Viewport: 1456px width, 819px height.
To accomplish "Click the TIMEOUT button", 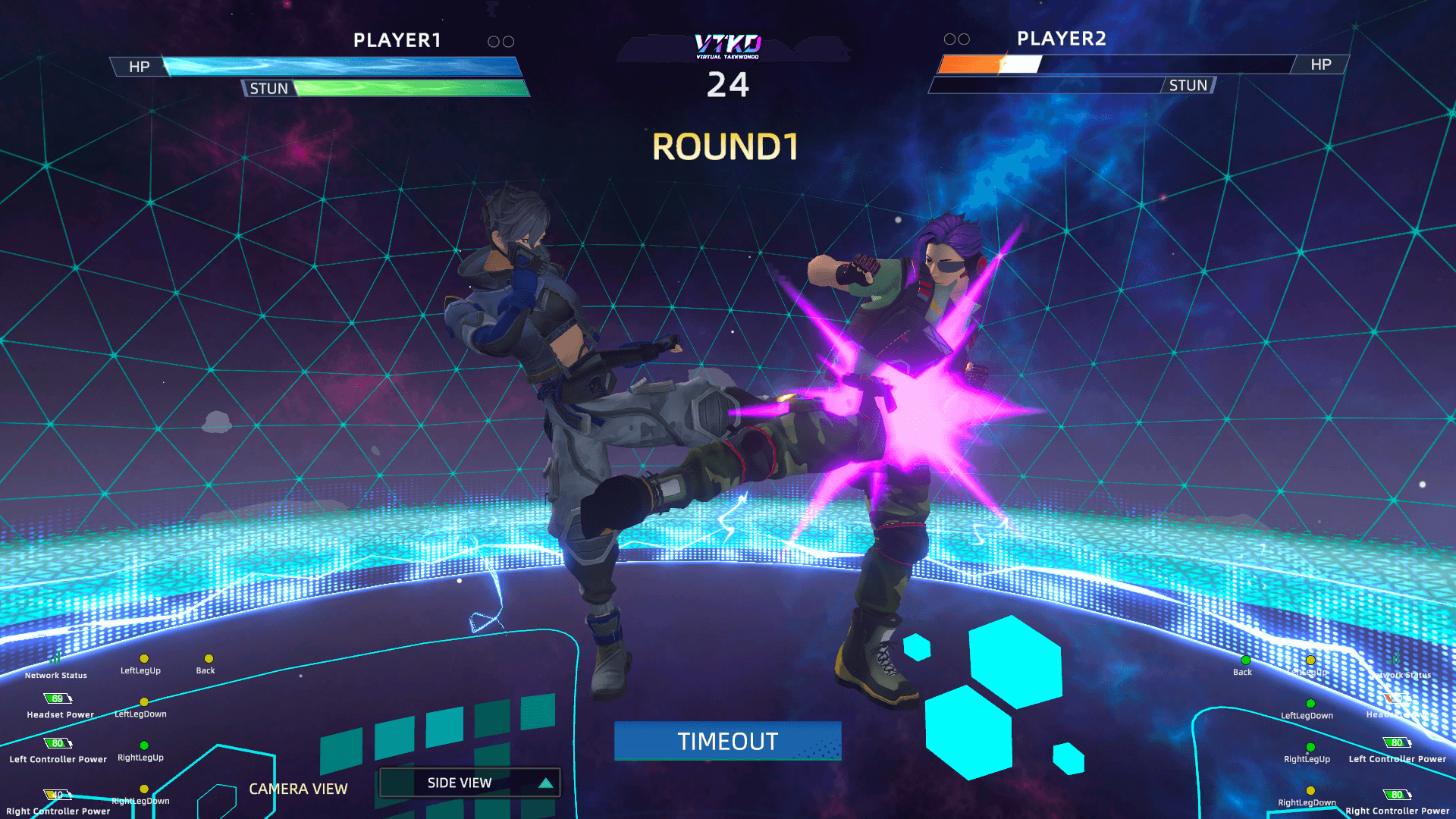I will 727,741.
